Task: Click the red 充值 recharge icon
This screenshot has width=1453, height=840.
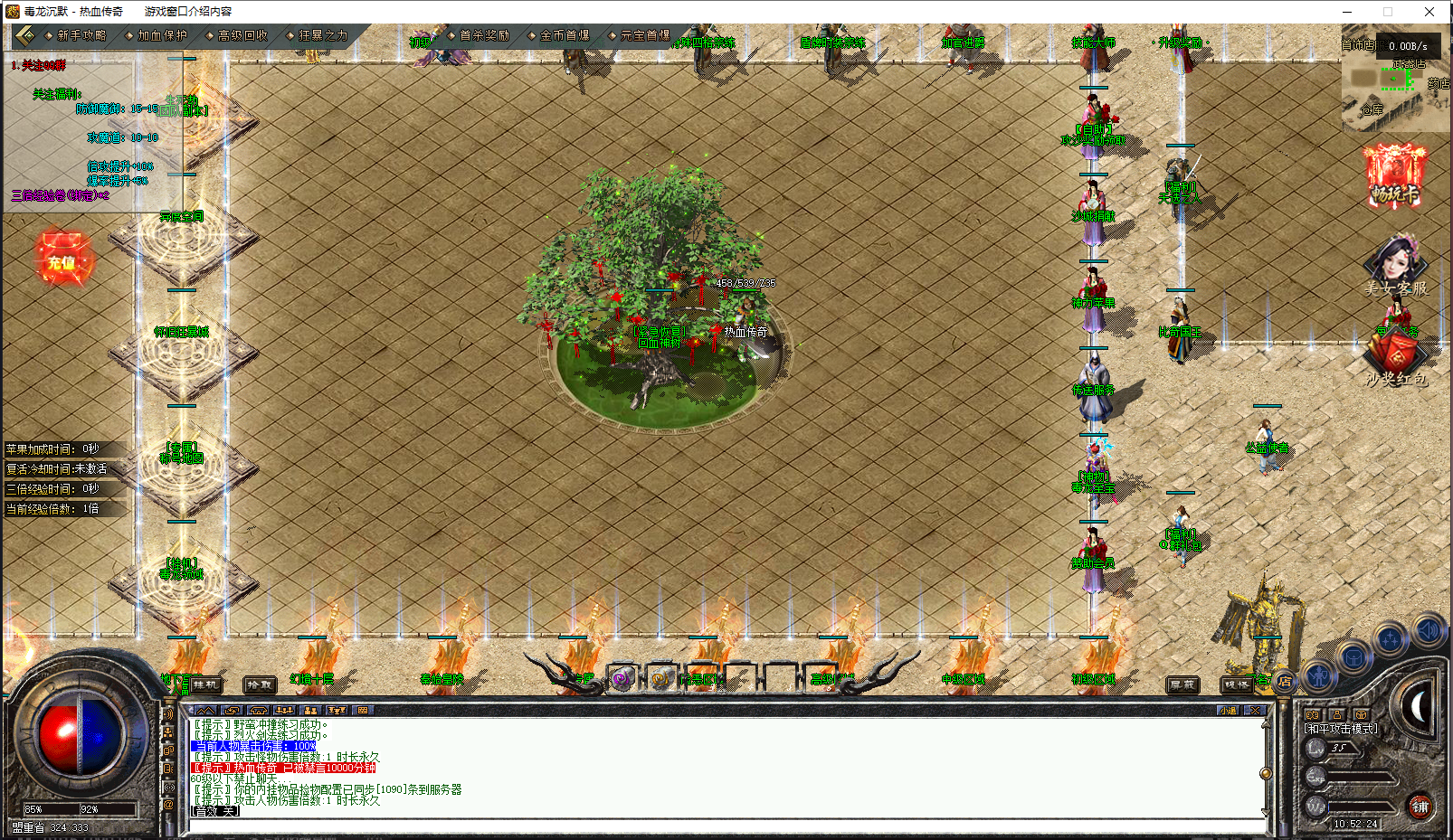Action: tap(62, 261)
